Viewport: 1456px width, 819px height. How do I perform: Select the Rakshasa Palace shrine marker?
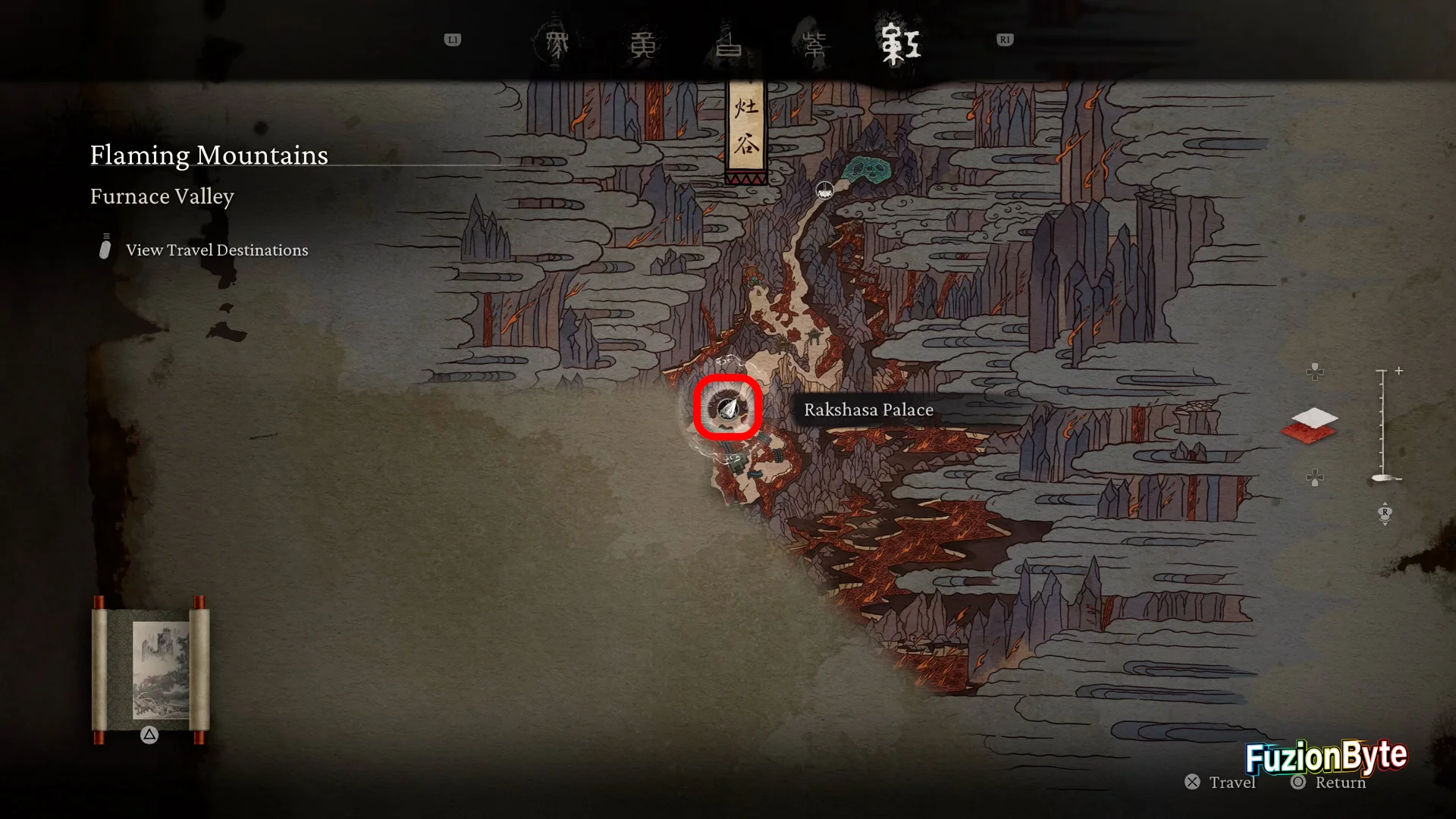point(728,409)
